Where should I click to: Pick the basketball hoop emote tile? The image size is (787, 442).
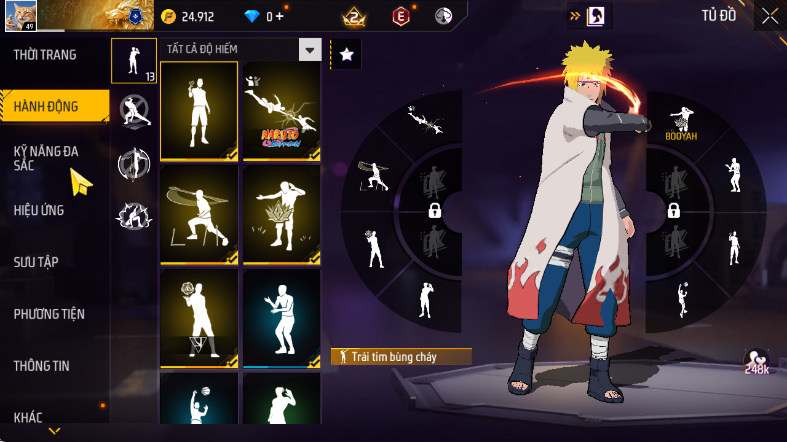click(199, 318)
